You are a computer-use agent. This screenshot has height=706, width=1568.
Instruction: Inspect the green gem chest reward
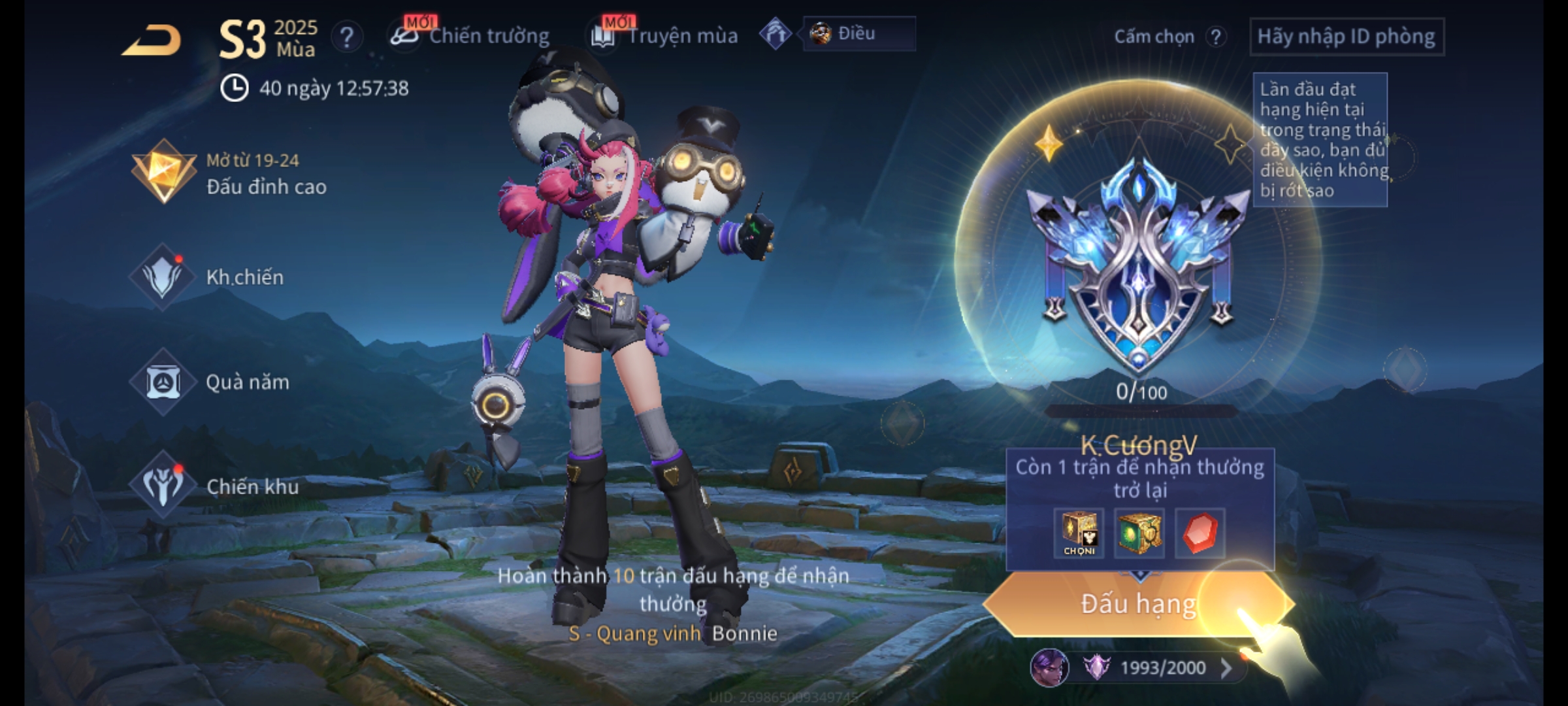coord(1139,533)
